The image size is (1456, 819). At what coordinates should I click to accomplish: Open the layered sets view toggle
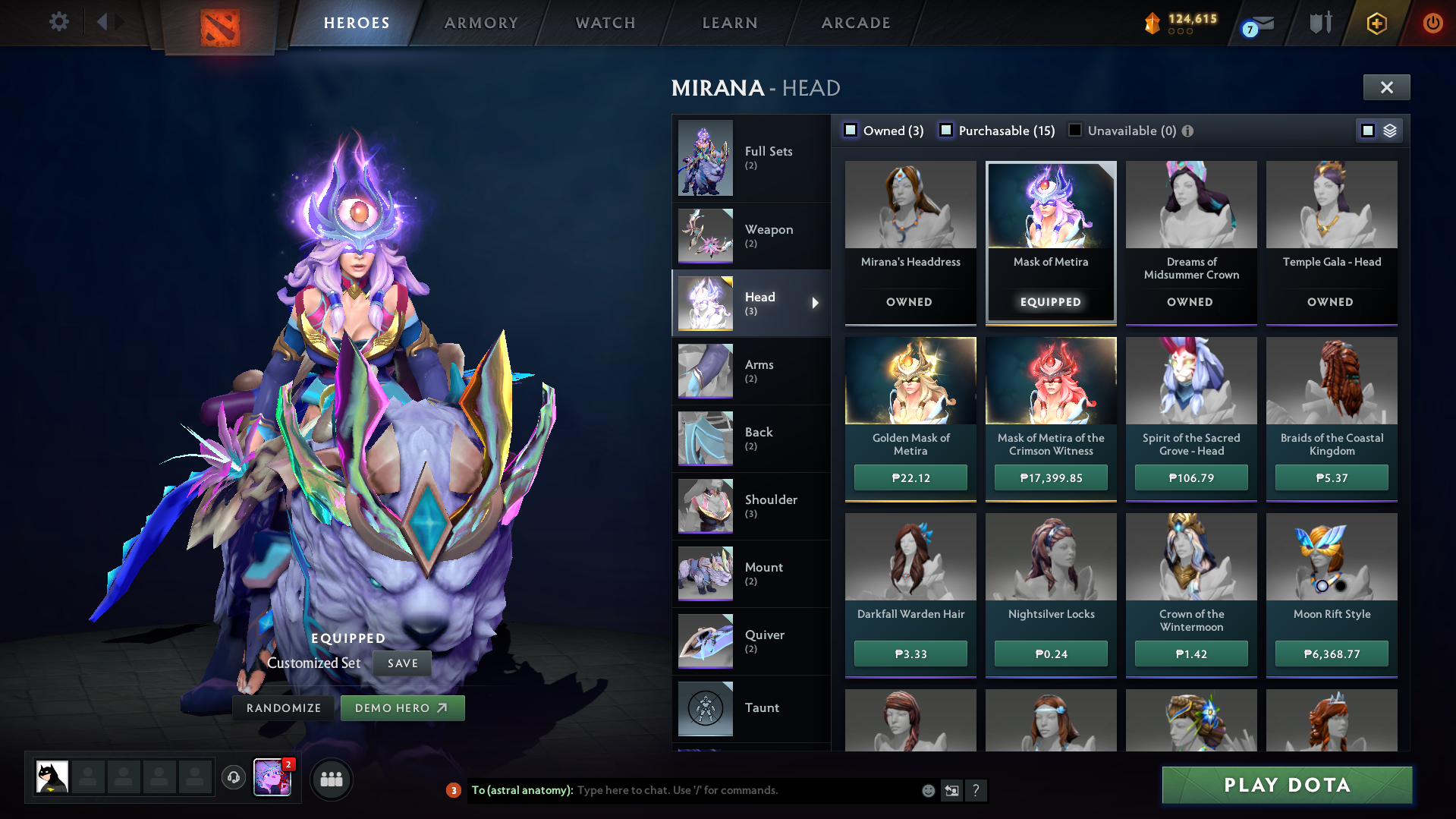(1389, 130)
